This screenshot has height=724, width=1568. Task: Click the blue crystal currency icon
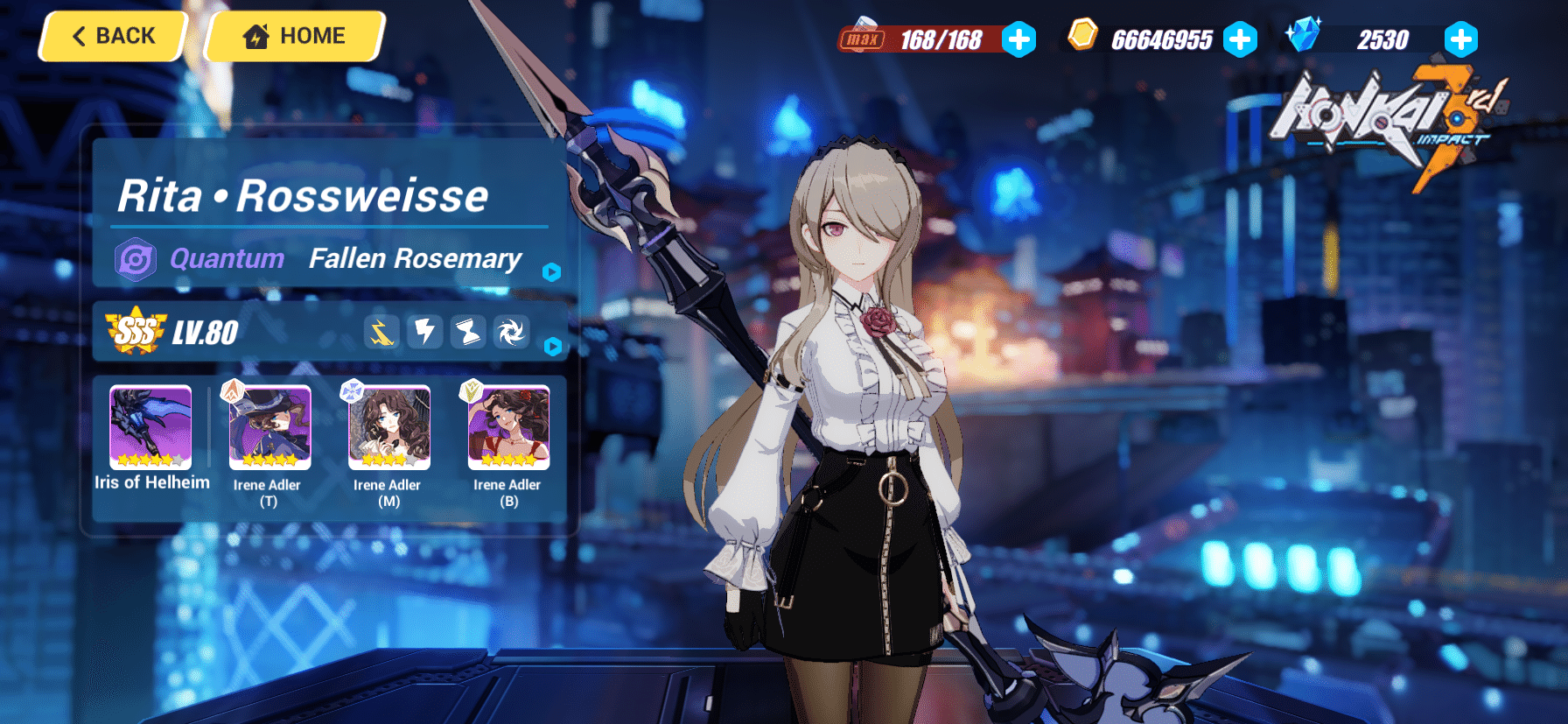pos(1303,35)
